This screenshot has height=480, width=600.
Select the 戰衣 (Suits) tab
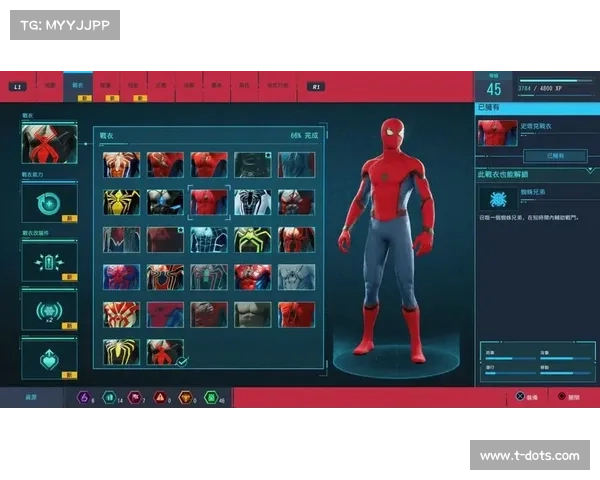[78, 86]
